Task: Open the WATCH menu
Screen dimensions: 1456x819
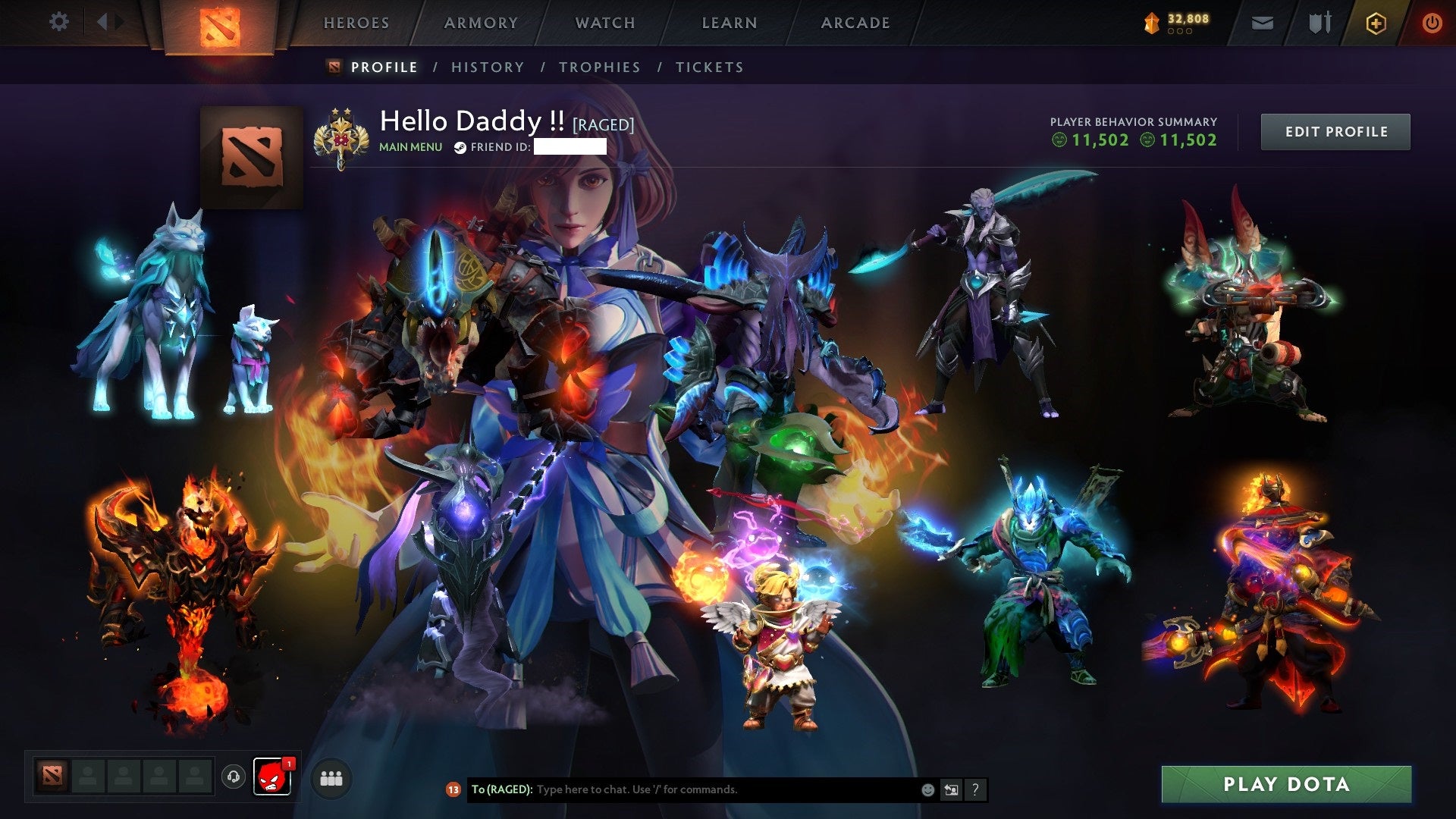Action: 604,23
